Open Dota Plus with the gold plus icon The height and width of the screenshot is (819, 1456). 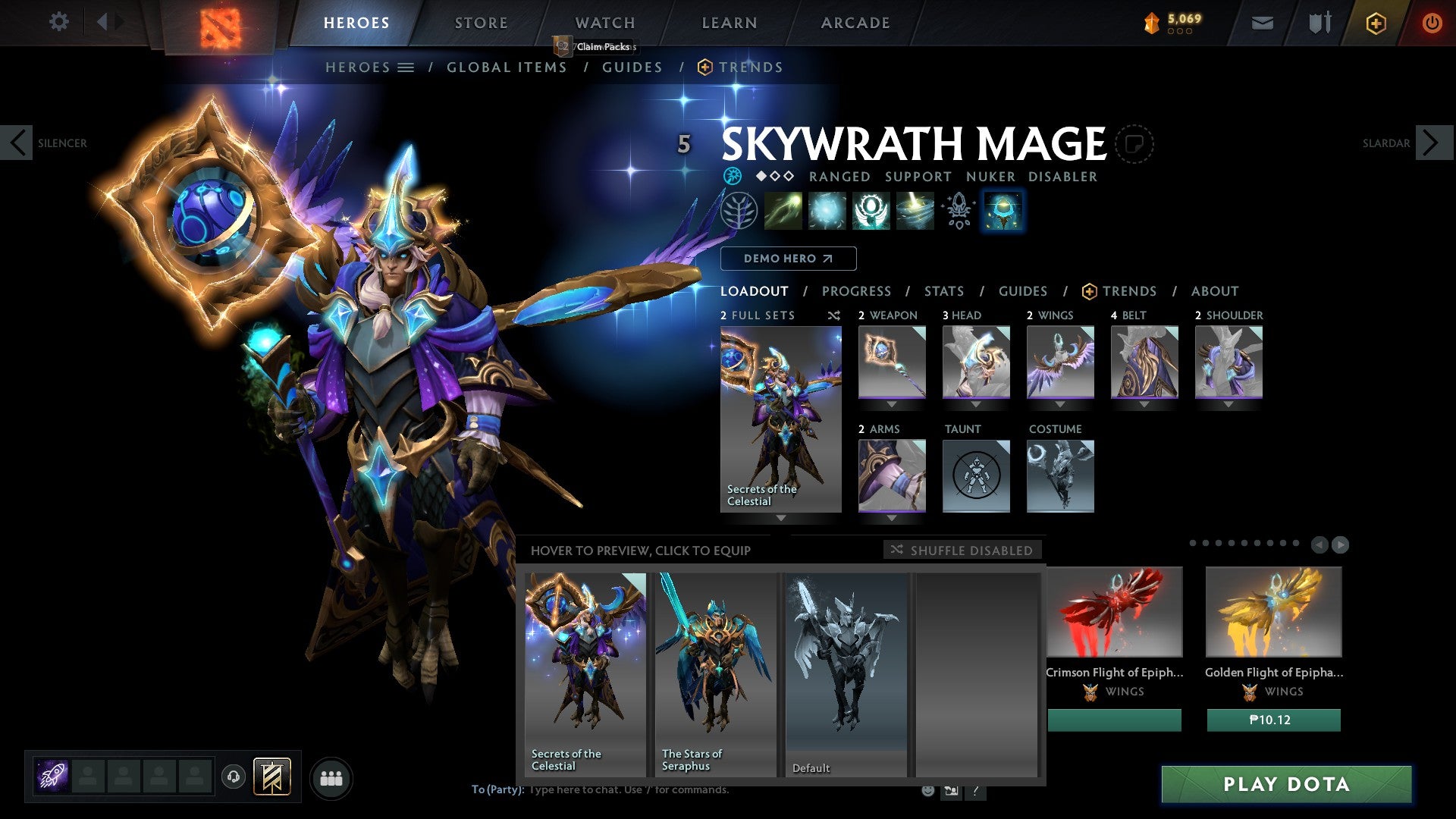pos(1376,22)
